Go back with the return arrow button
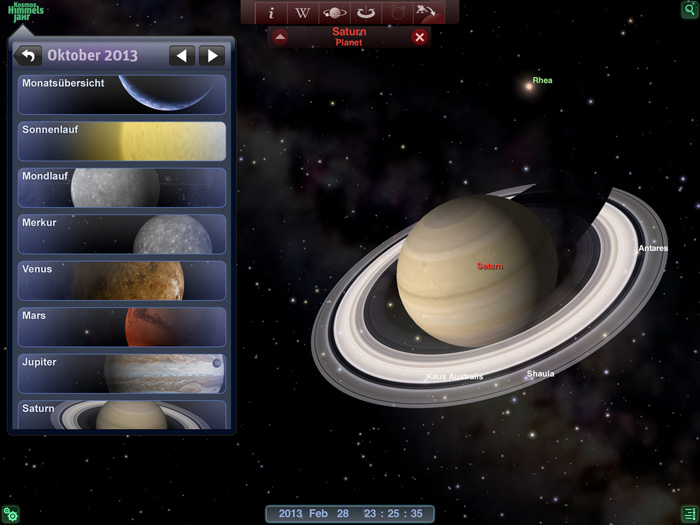Image resolution: width=700 pixels, height=525 pixels. point(28,56)
